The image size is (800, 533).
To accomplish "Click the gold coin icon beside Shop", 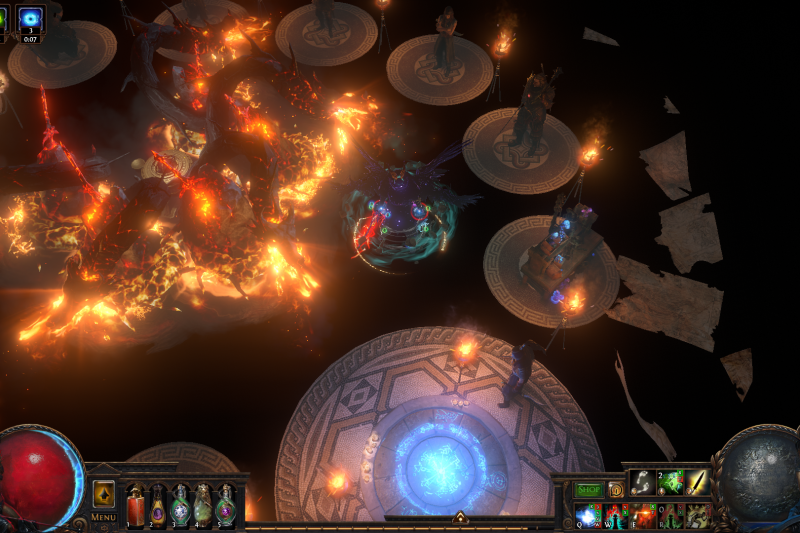I will pos(616,489).
